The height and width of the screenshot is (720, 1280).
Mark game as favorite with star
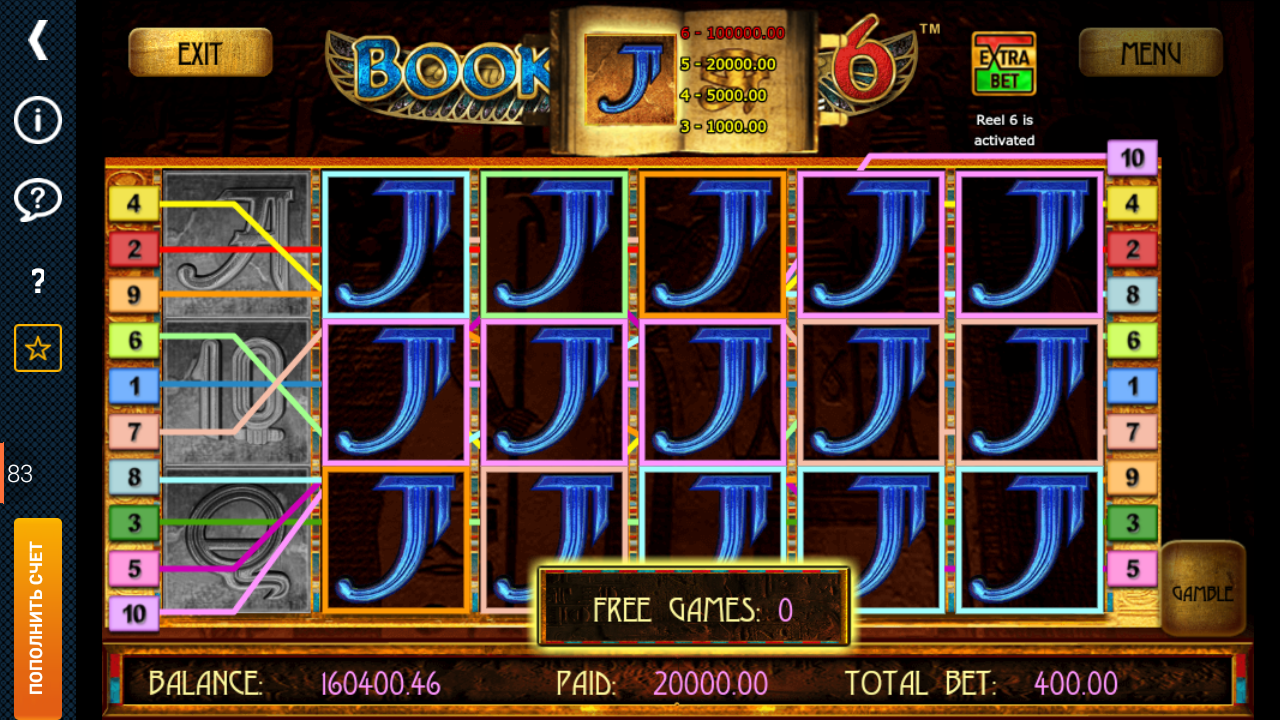[38, 348]
